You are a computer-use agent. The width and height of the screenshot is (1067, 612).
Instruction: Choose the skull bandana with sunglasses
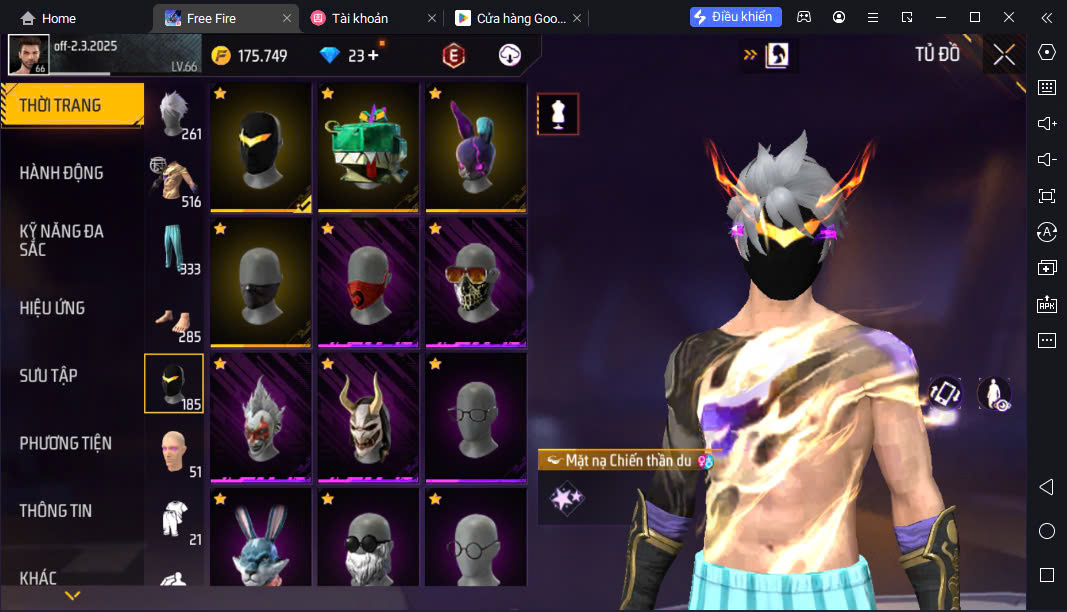pyautogui.click(x=476, y=282)
